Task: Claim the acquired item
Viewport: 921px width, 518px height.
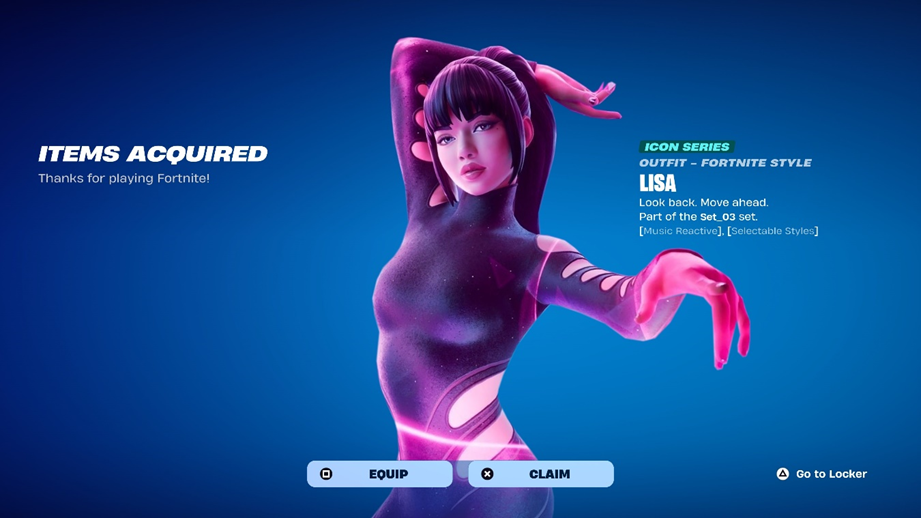Action: pyautogui.click(x=540, y=474)
